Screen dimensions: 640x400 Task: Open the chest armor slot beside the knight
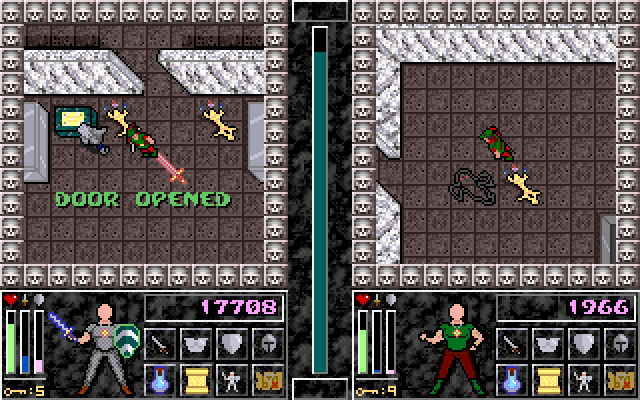[196, 345]
